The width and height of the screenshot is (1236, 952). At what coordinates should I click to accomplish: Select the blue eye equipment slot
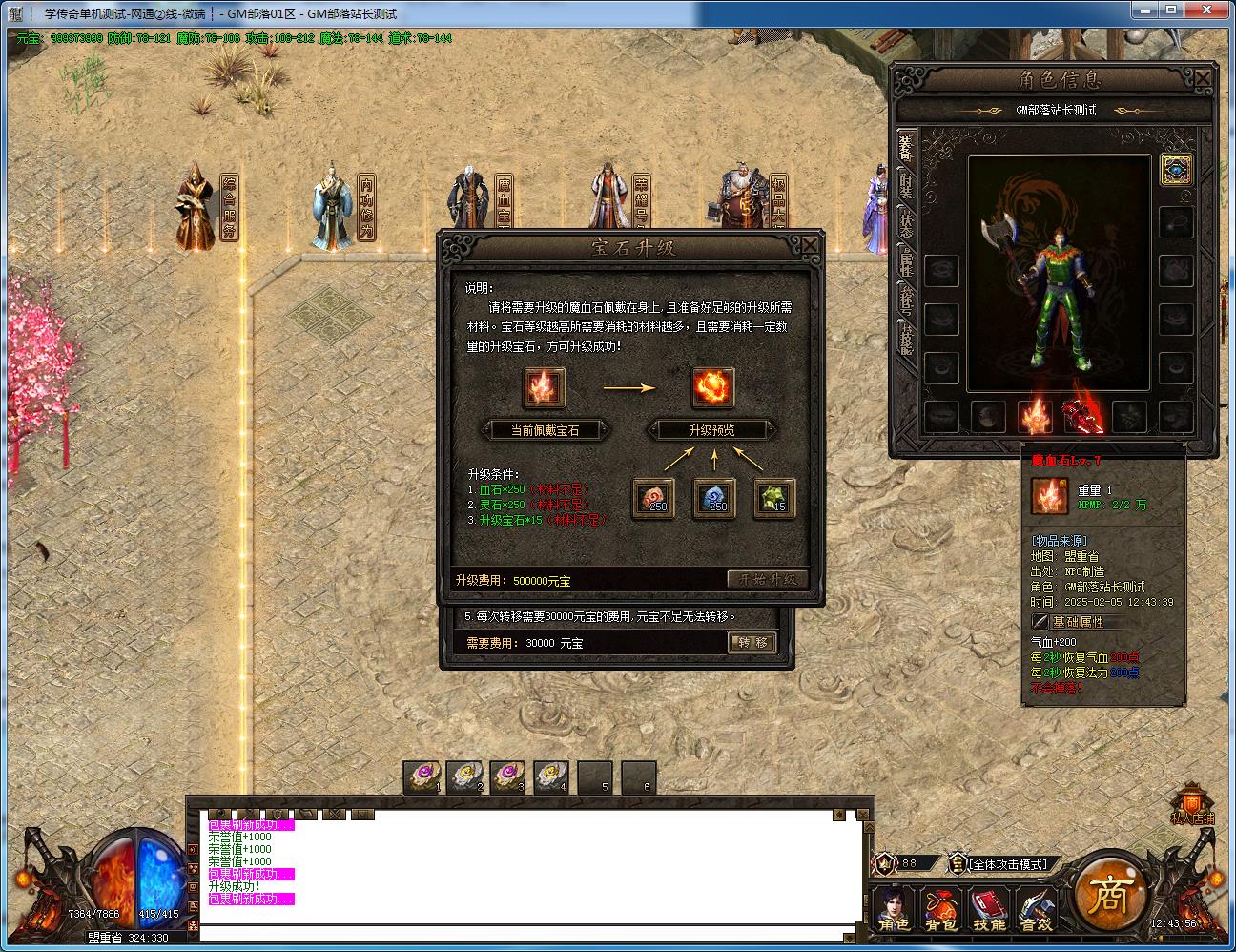click(1176, 170)
